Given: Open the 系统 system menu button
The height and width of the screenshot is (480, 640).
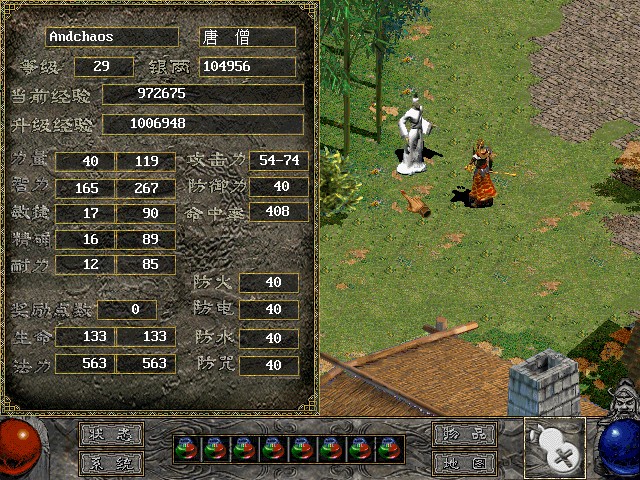Looking at the screenshot, I should [x=111, y=463].
